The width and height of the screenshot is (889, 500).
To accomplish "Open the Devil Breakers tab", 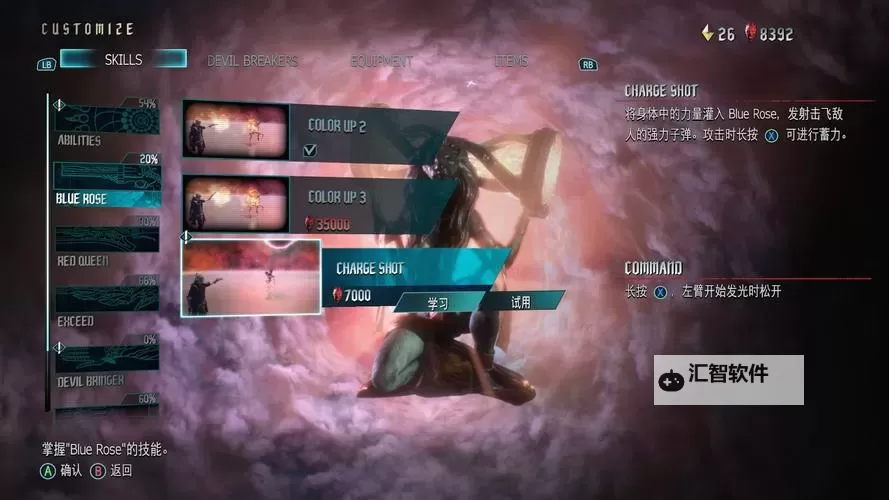I will tap(252, 61).
